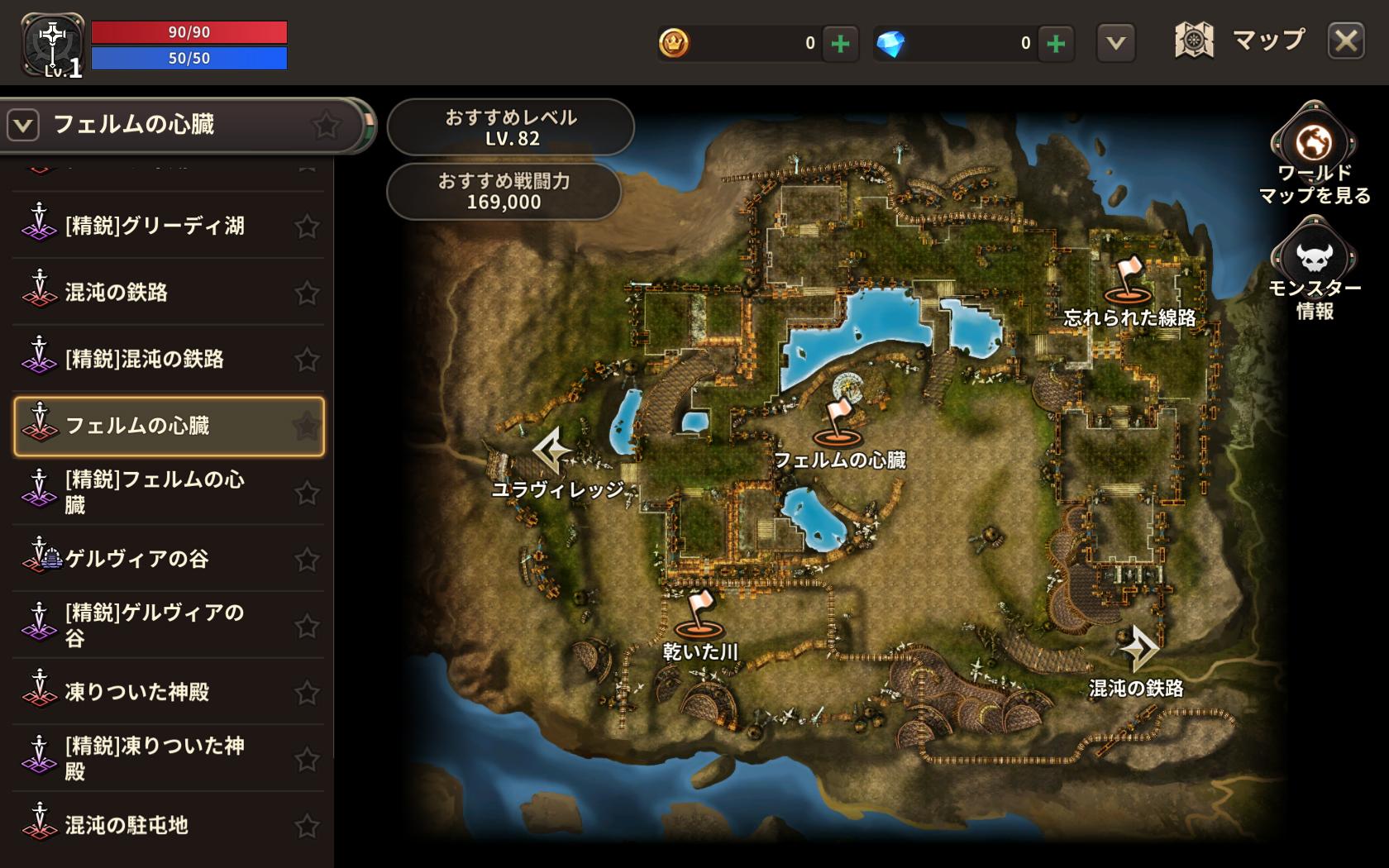Add gold with the plus button

840,43
